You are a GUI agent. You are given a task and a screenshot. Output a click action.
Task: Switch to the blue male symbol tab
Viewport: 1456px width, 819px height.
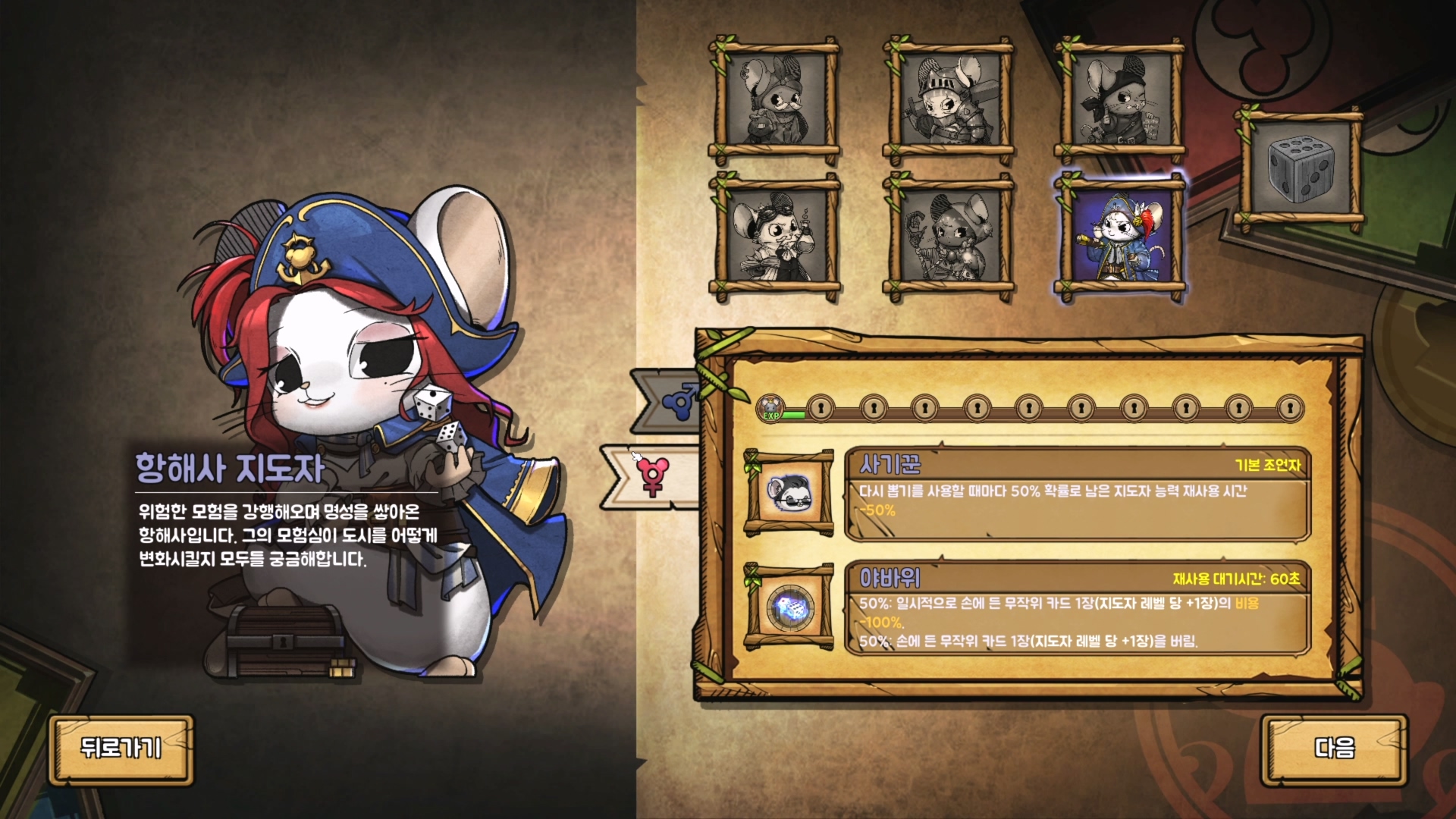point(675,400)
